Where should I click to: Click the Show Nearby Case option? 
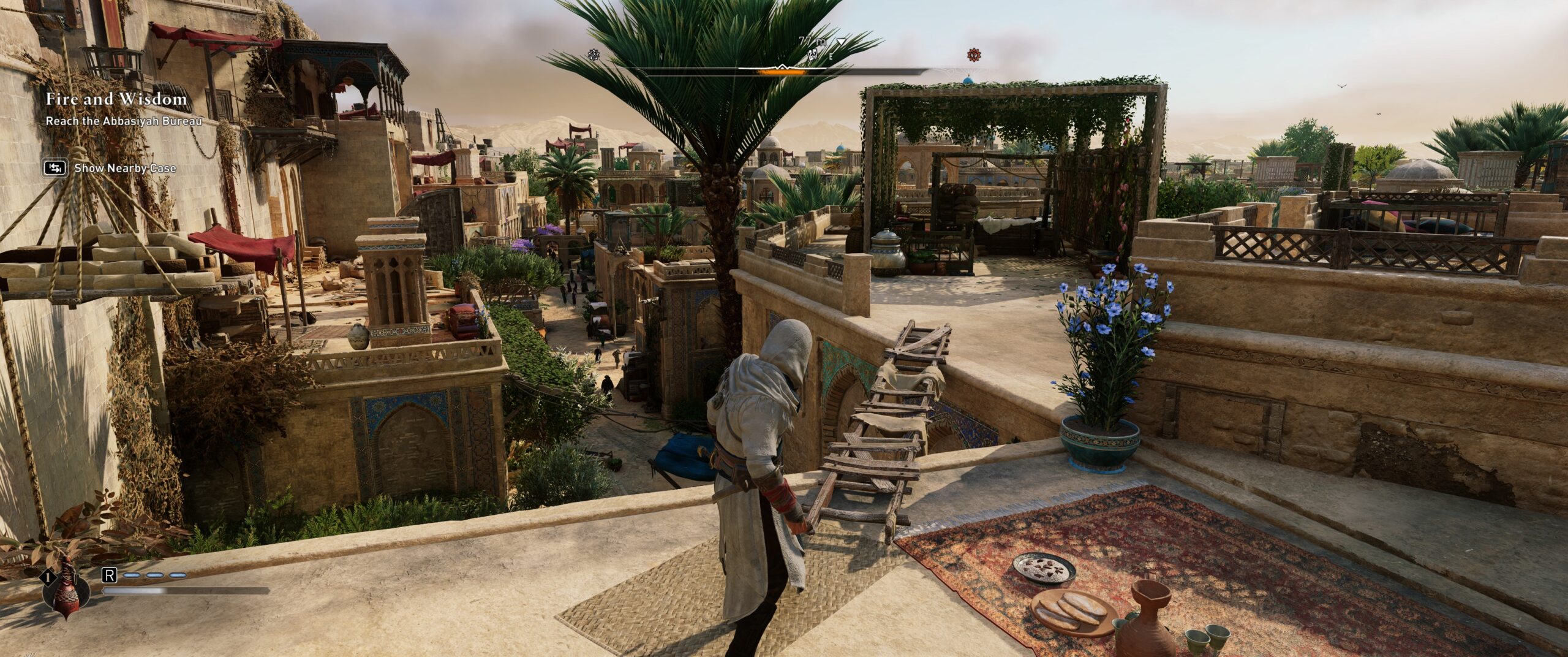(x=124, y=168)
